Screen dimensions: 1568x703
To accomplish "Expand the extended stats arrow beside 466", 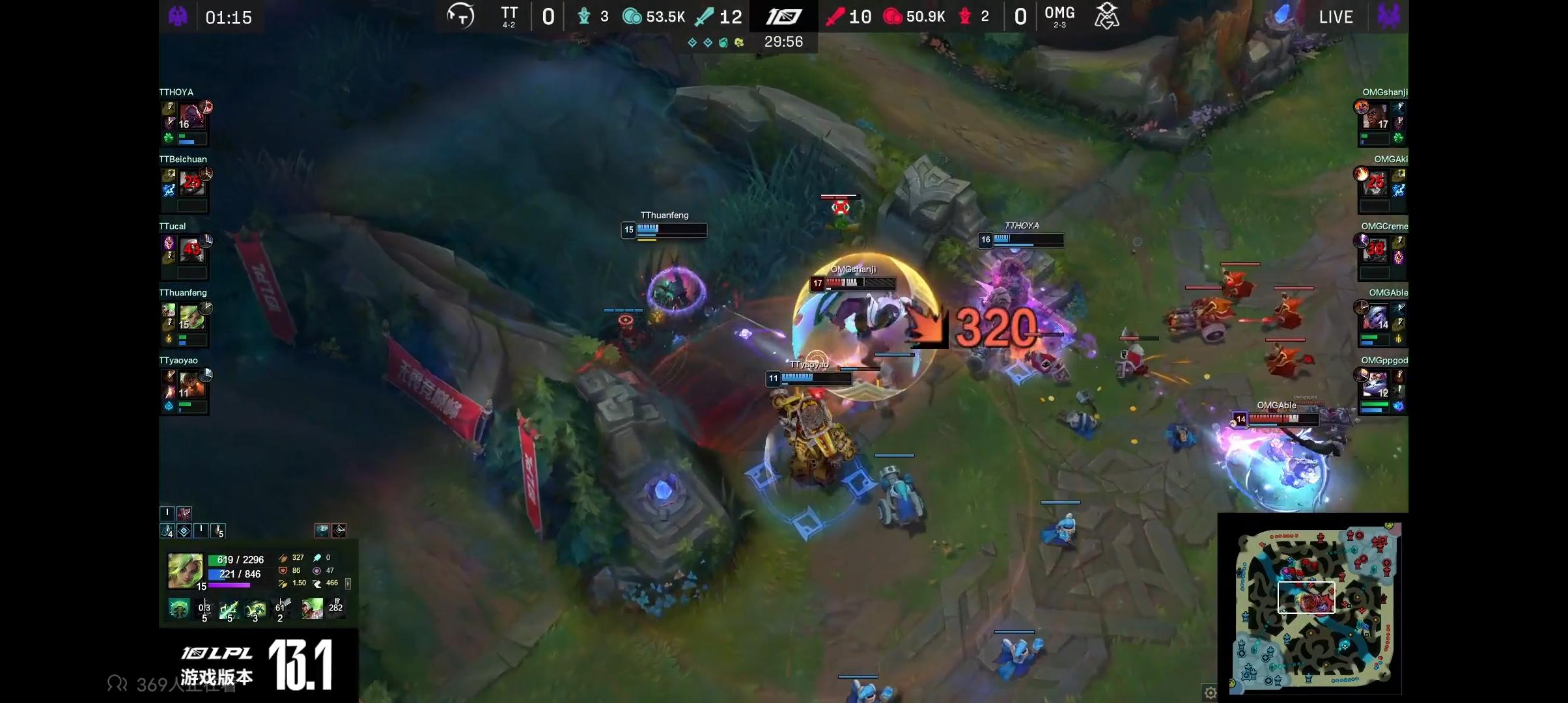I will point(348,585).
